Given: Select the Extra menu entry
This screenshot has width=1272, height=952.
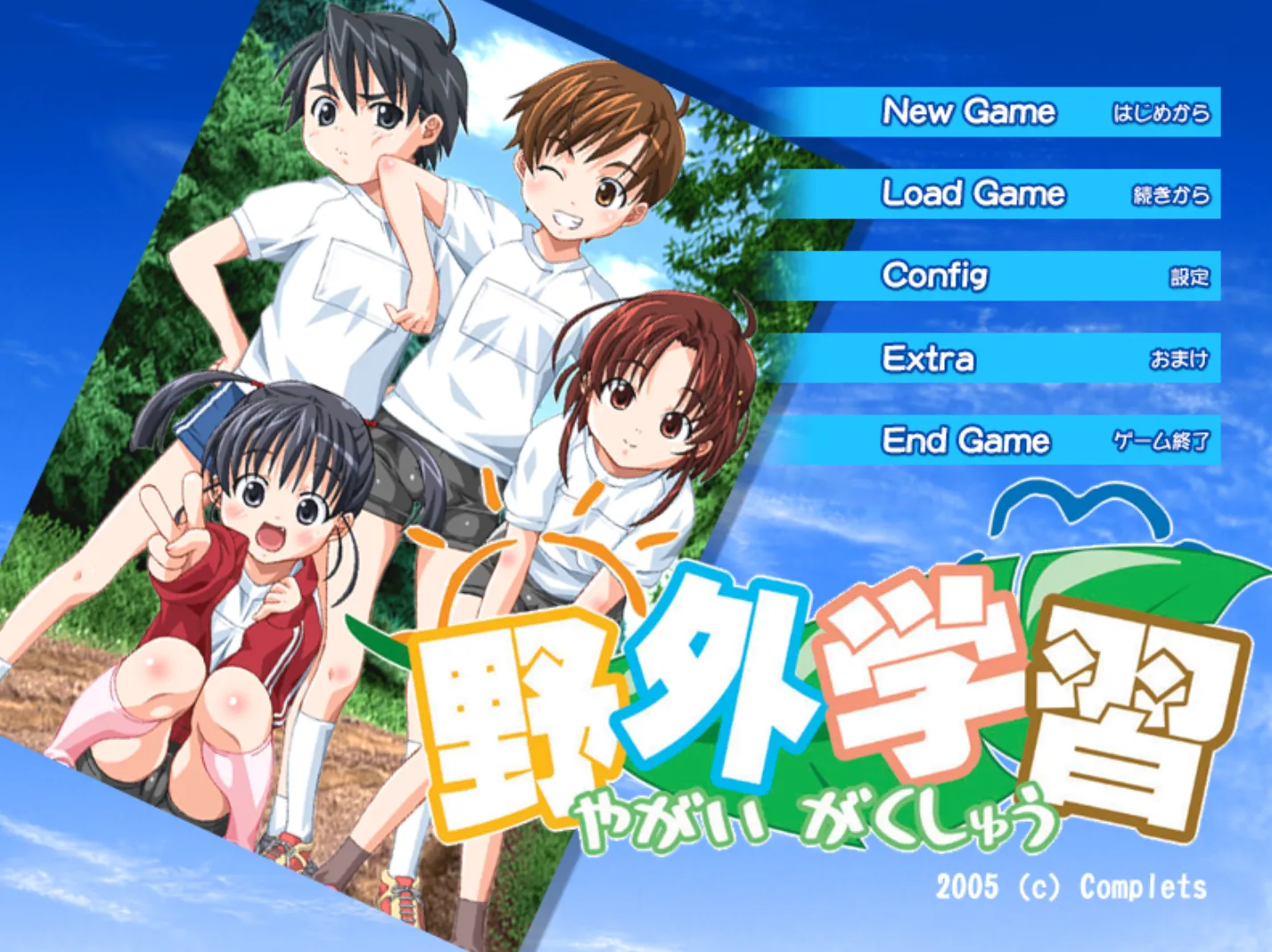Looking at the screenshot, I should [929, 358].
